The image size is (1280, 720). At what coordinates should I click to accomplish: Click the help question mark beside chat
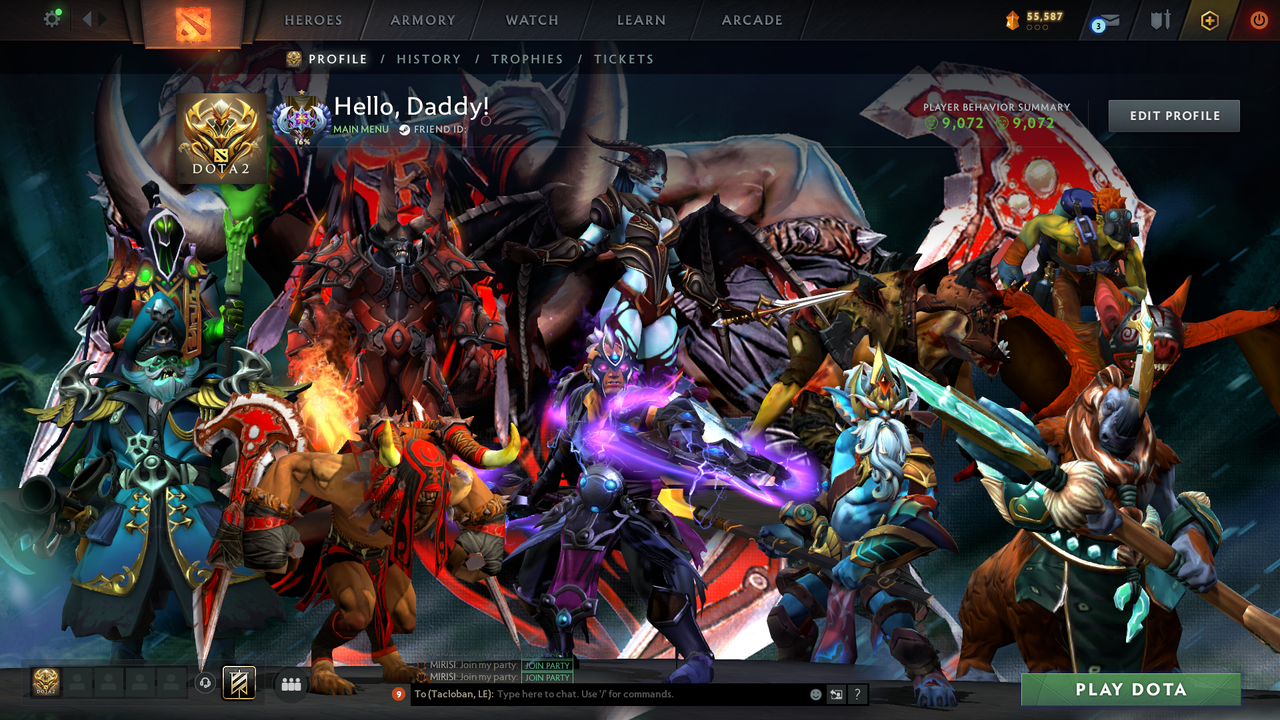point(857,692)
